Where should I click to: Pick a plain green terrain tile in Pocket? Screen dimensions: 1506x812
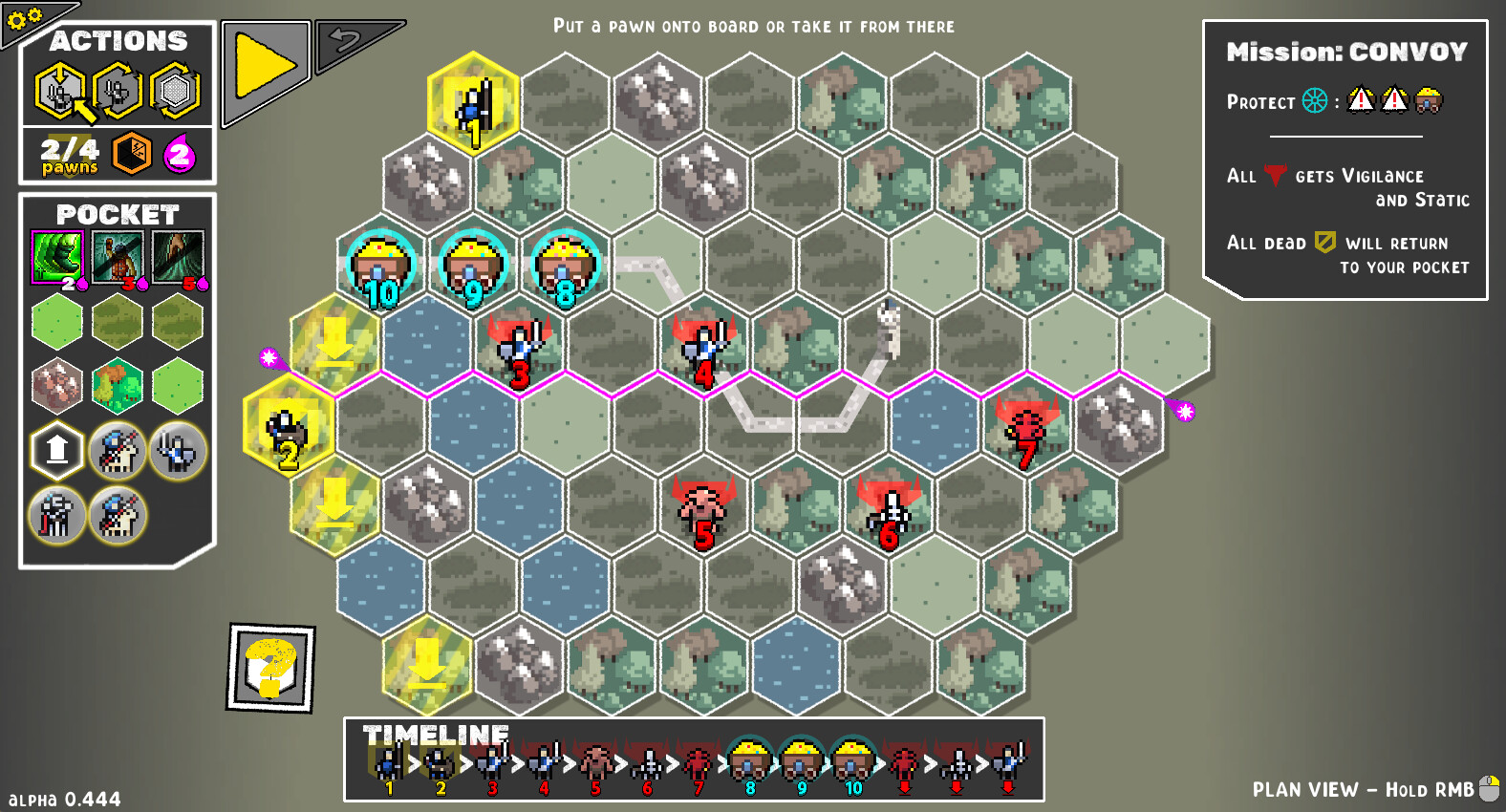pos(56,320)
